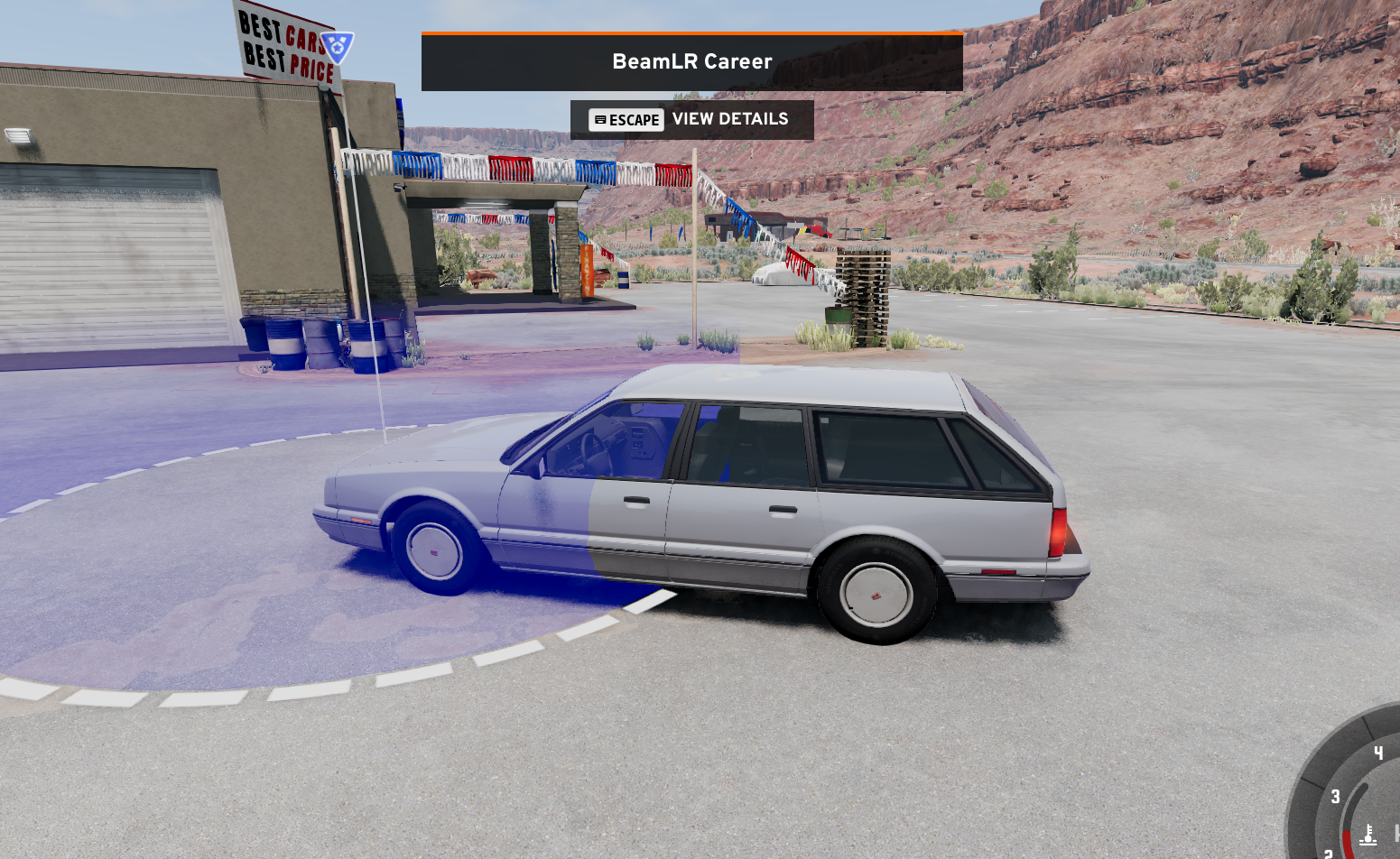Select the dark prompt bar containing ESCAPE
The width and height of the screenshot is (1400, 859).
[x=691, y=119]
